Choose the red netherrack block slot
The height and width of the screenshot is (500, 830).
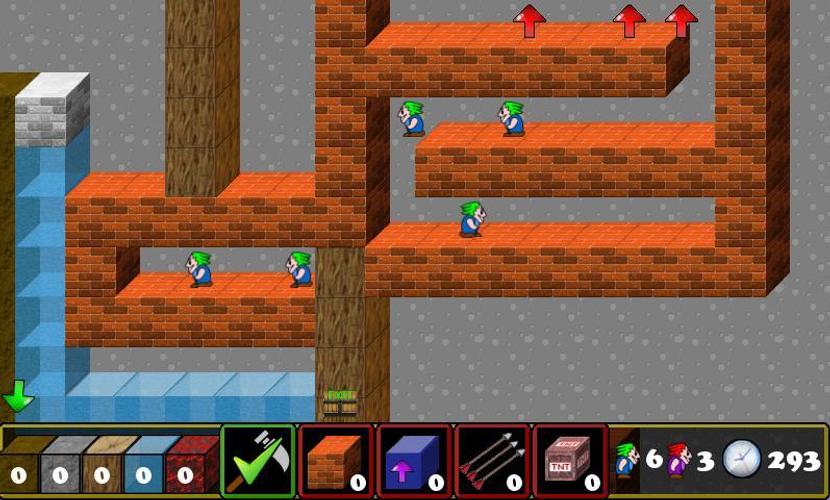click(186, 465)
